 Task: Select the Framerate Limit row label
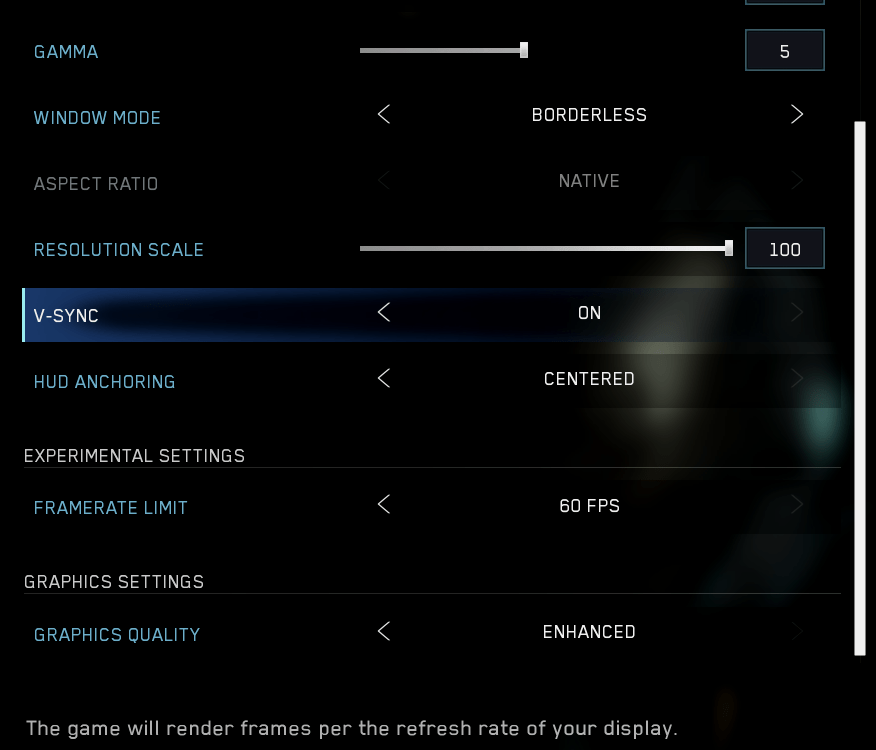click(x=110, y=508)
